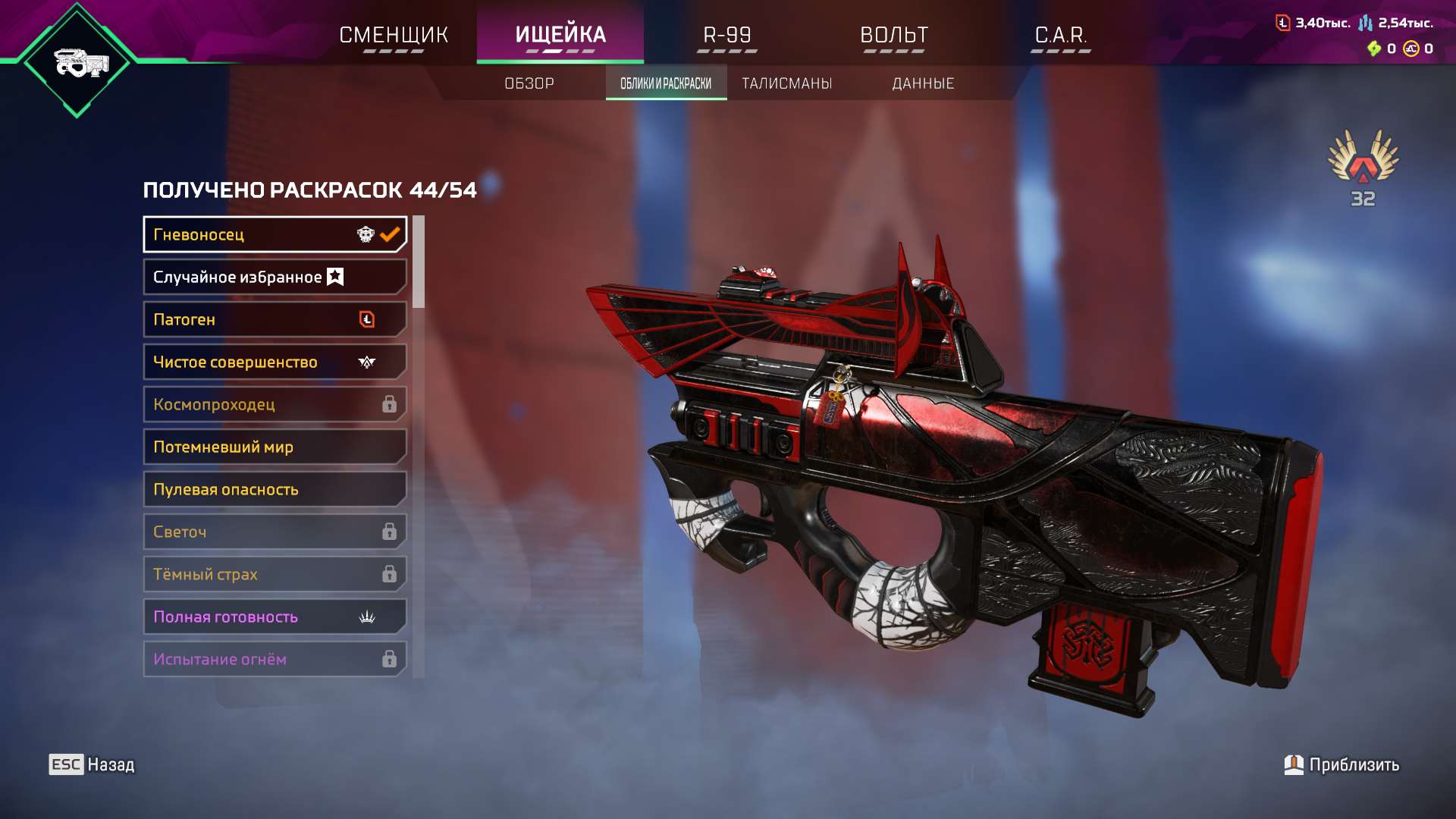Select the Вольт weapon tab
This screenshot has width=1456, height=819.
coord(893,34)
